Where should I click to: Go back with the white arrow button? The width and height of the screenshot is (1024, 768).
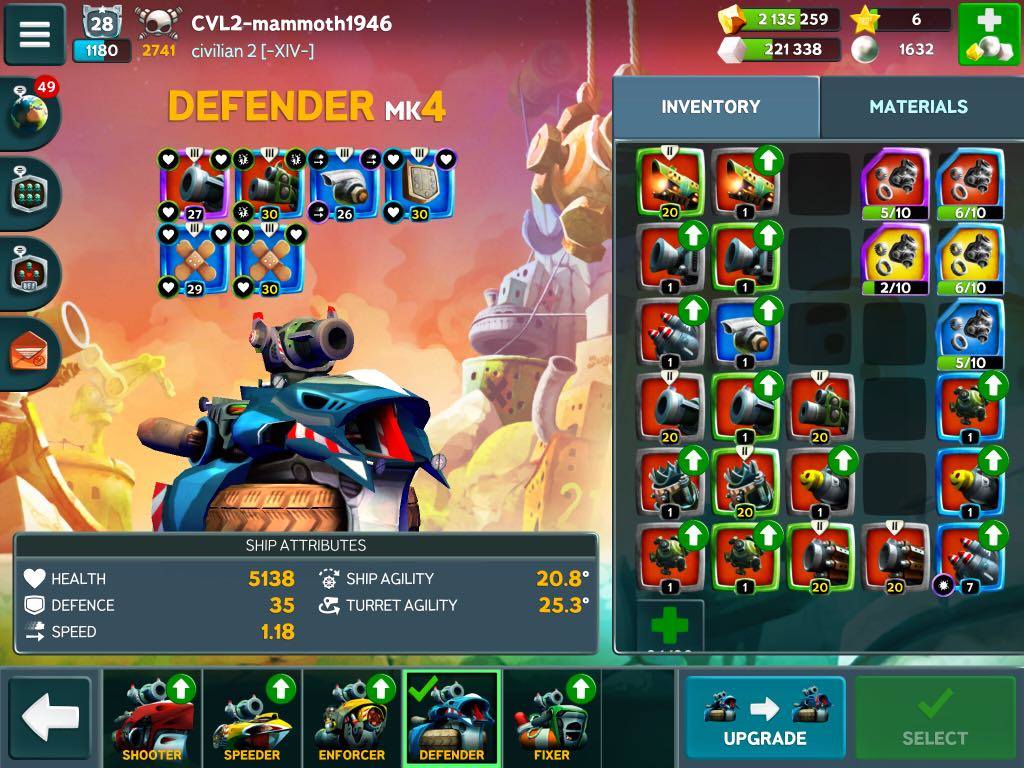[50, 717]
